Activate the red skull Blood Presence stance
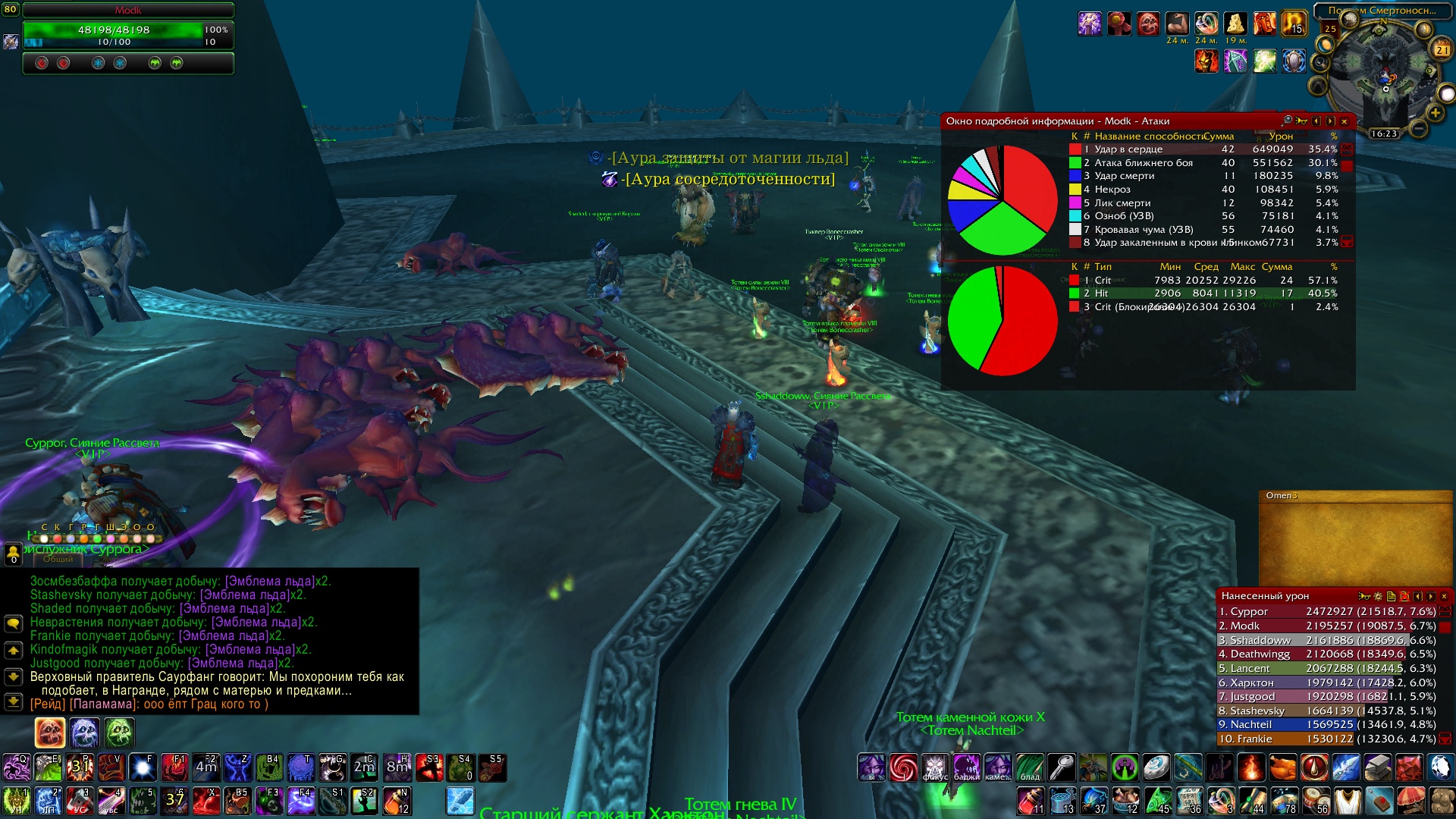This screenshot has width=1456, height=819. tap(50, 733)
